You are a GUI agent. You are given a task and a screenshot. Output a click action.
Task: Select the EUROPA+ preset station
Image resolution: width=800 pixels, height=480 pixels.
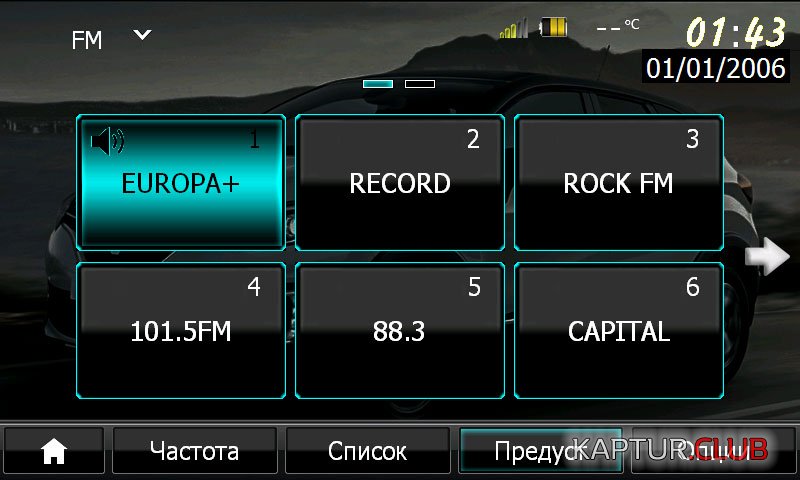point(181,183)
